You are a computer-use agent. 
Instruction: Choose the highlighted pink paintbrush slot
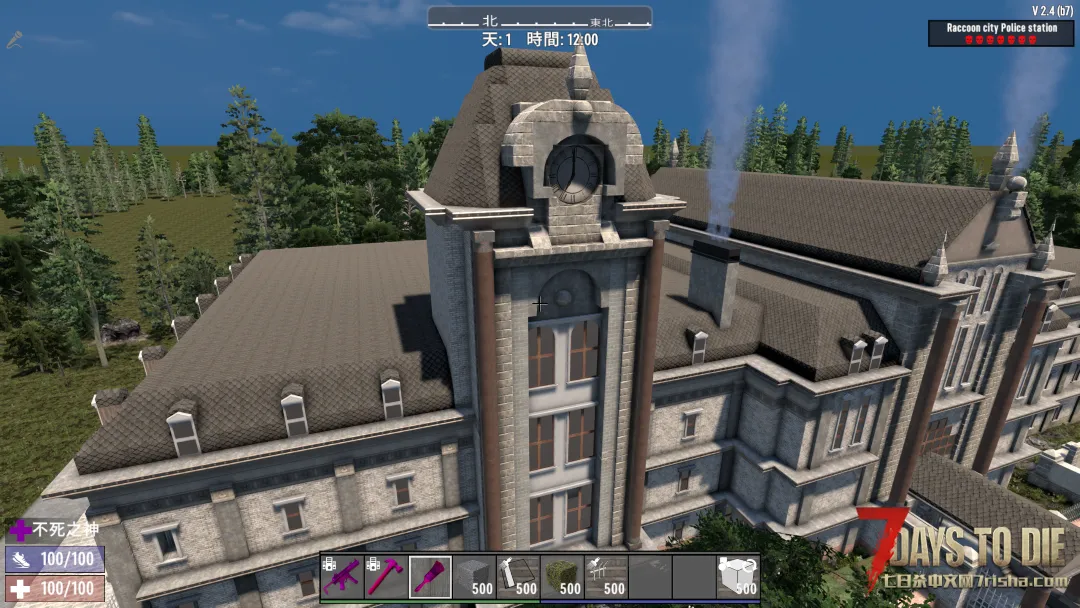[x=429, y=577]
